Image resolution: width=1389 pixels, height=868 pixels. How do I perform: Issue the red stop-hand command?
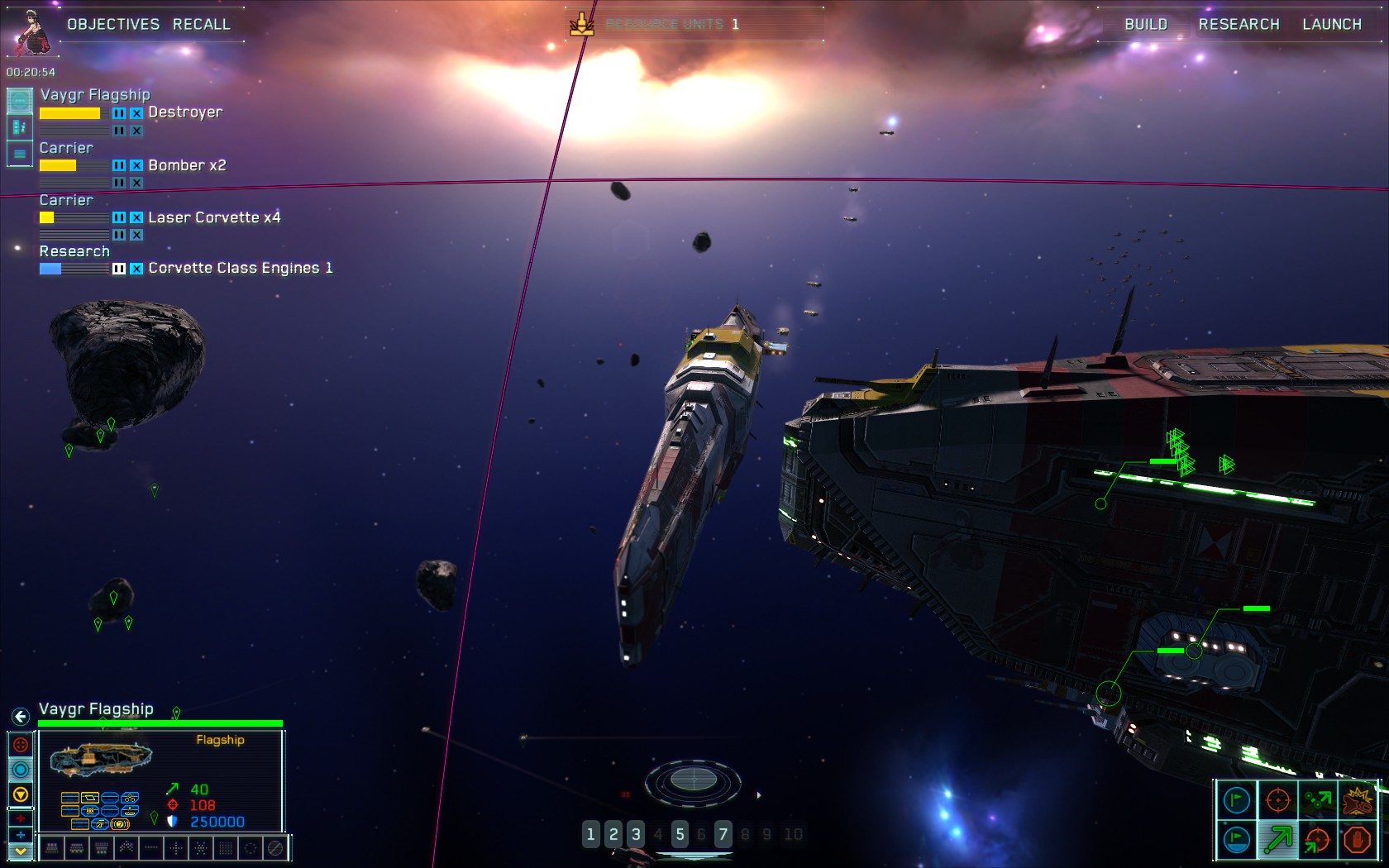point(1357,840)
